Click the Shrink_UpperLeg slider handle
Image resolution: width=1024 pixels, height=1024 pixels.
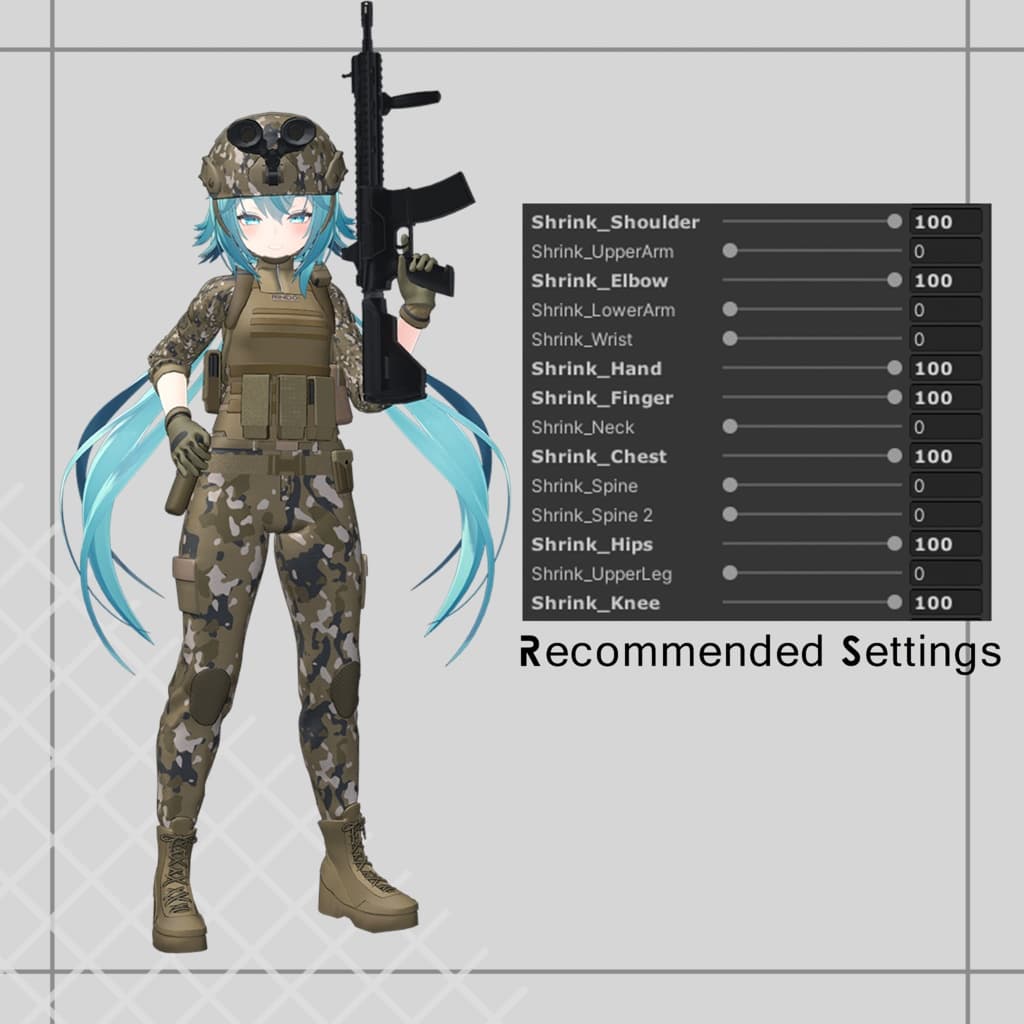730,574
